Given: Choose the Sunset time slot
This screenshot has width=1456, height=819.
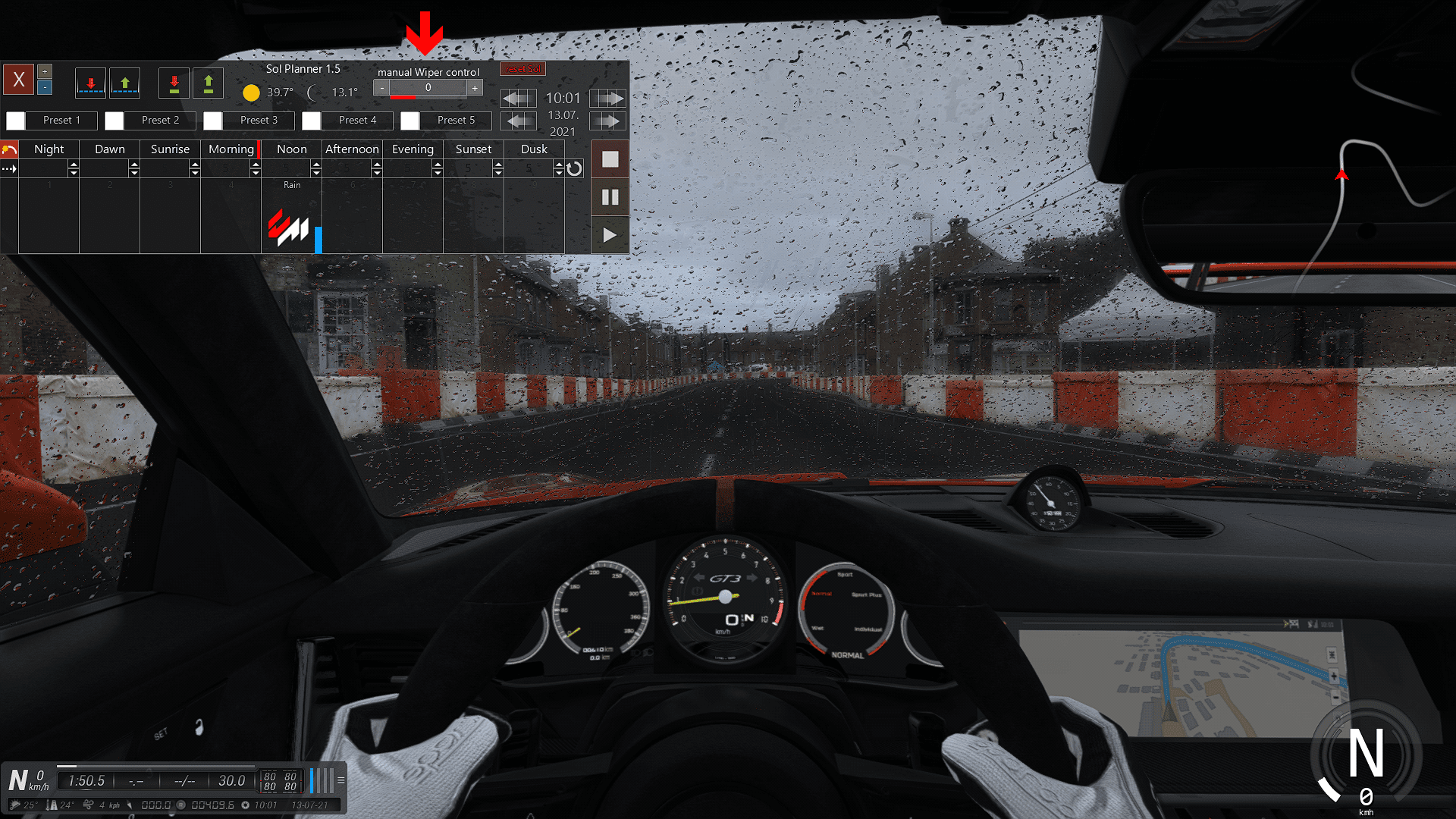Looking at the screenshot, I should pos(473,149).
